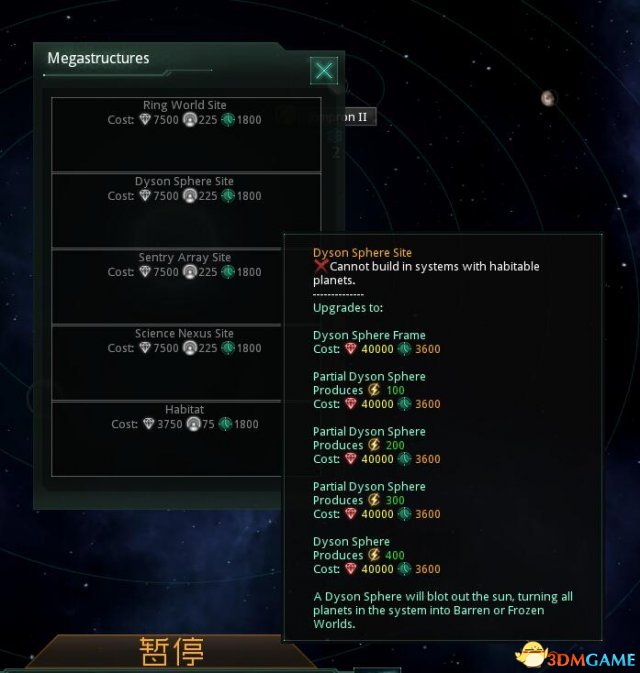Close the Megastructures window
The image size is (640, 673).
point(323,70)
